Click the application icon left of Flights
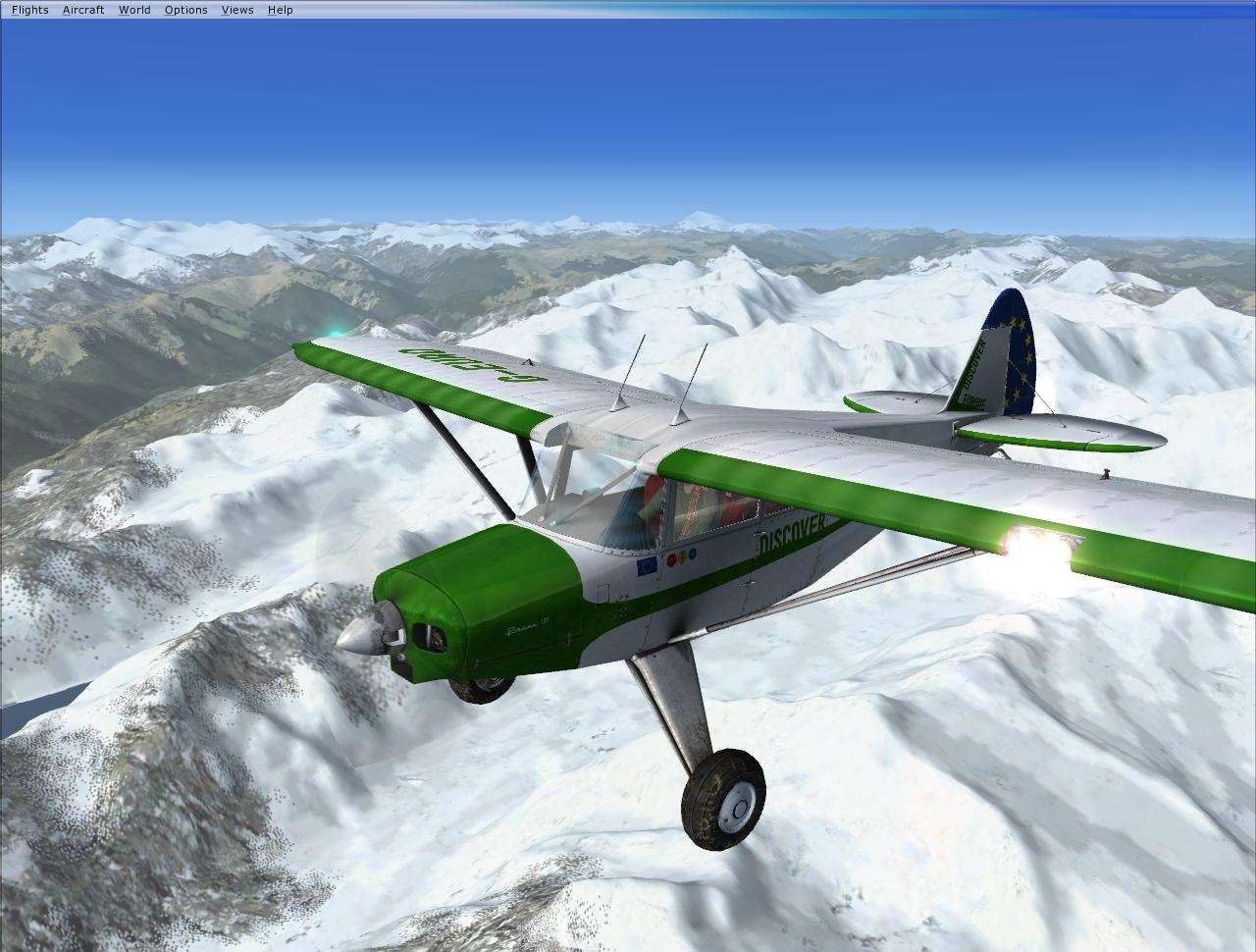The width and height of the screenshot is (1256, 952). coord(6,9)
